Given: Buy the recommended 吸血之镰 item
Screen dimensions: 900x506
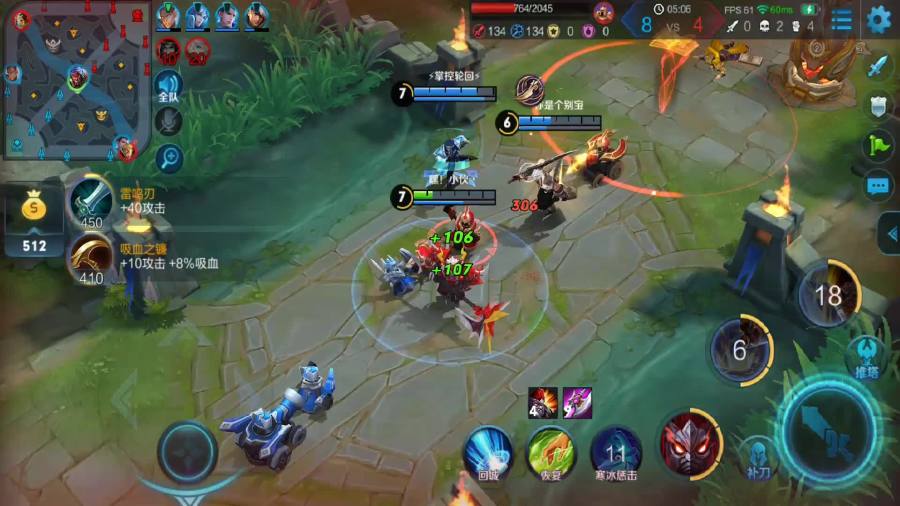Looking at the screenshot, I should [91, 258].
